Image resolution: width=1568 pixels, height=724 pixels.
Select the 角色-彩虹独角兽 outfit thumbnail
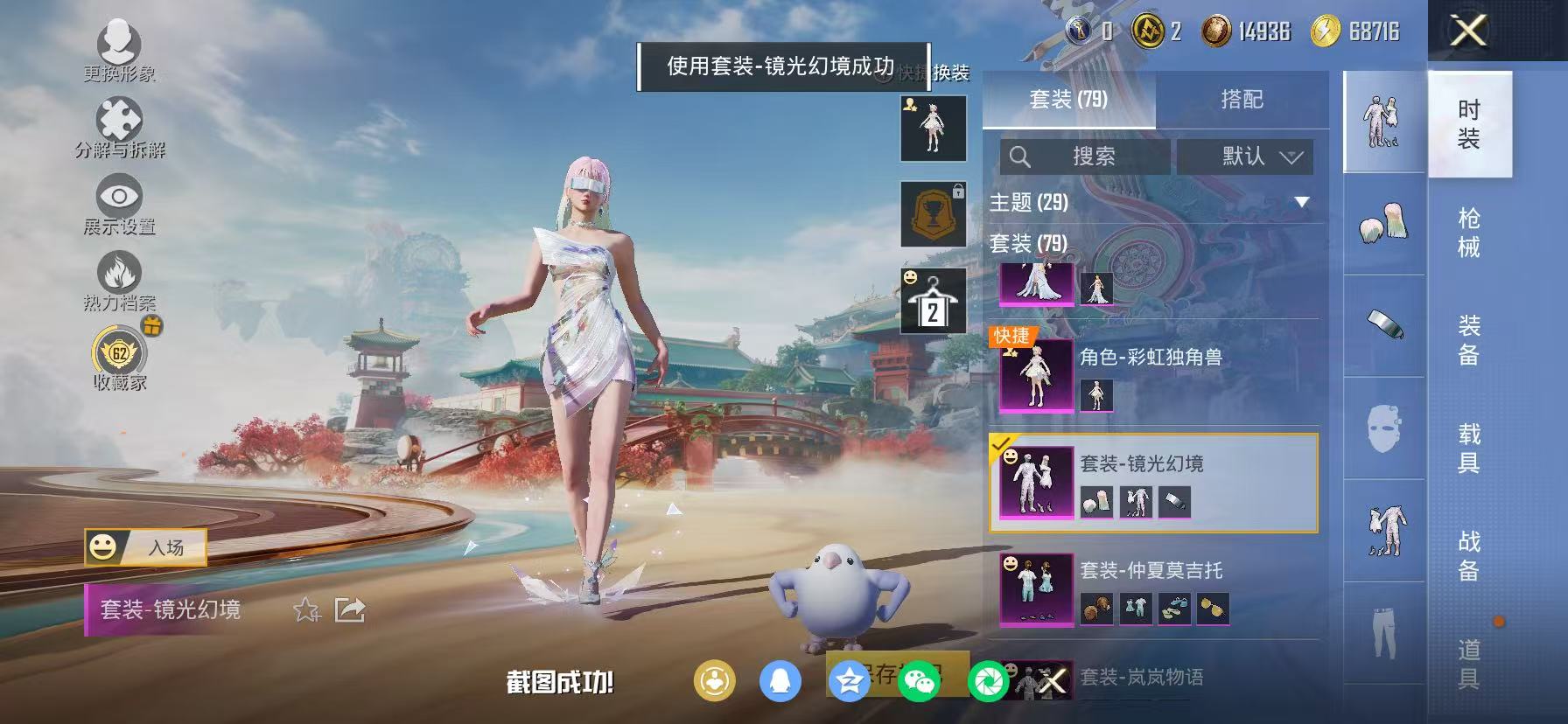1036,376
